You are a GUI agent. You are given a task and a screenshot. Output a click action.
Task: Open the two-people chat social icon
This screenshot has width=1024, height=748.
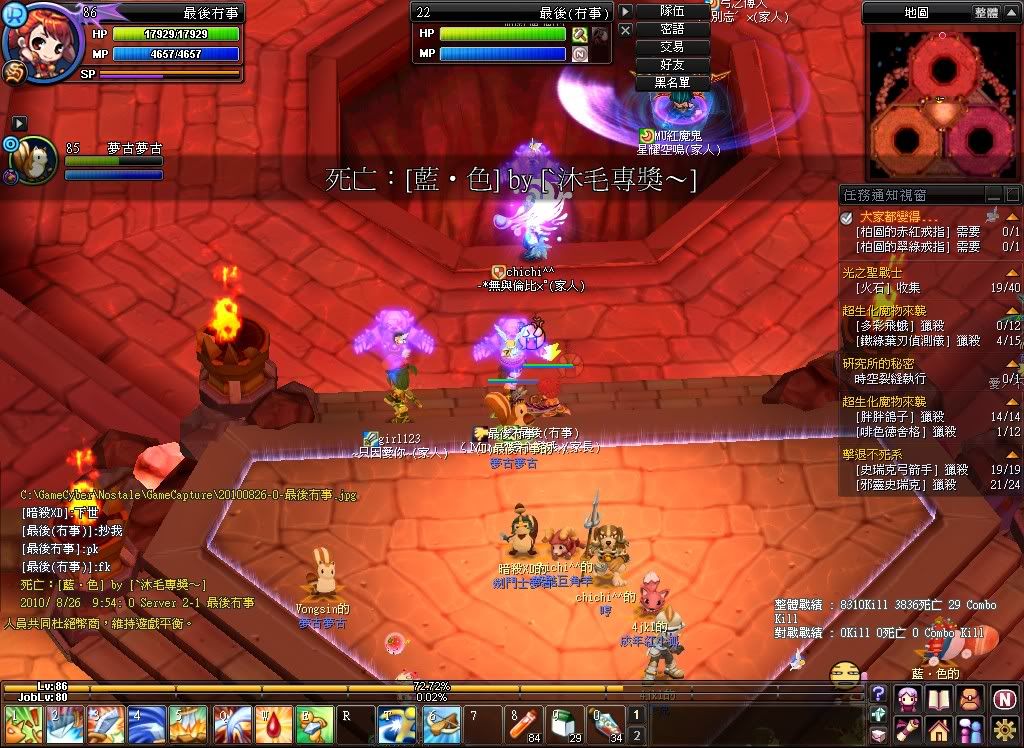[x=972, y=729]
